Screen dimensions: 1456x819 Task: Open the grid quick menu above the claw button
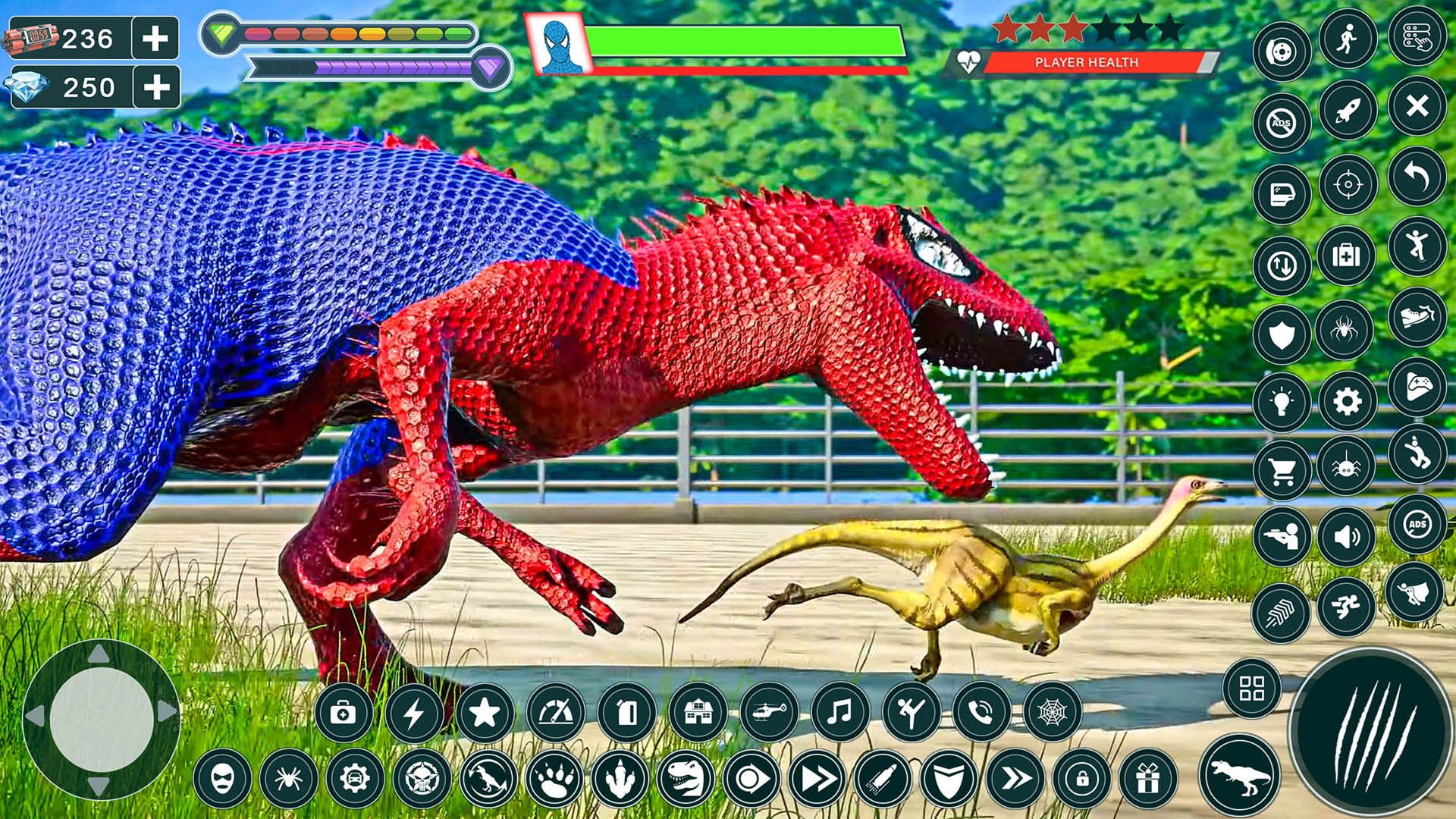(1251, 685)
